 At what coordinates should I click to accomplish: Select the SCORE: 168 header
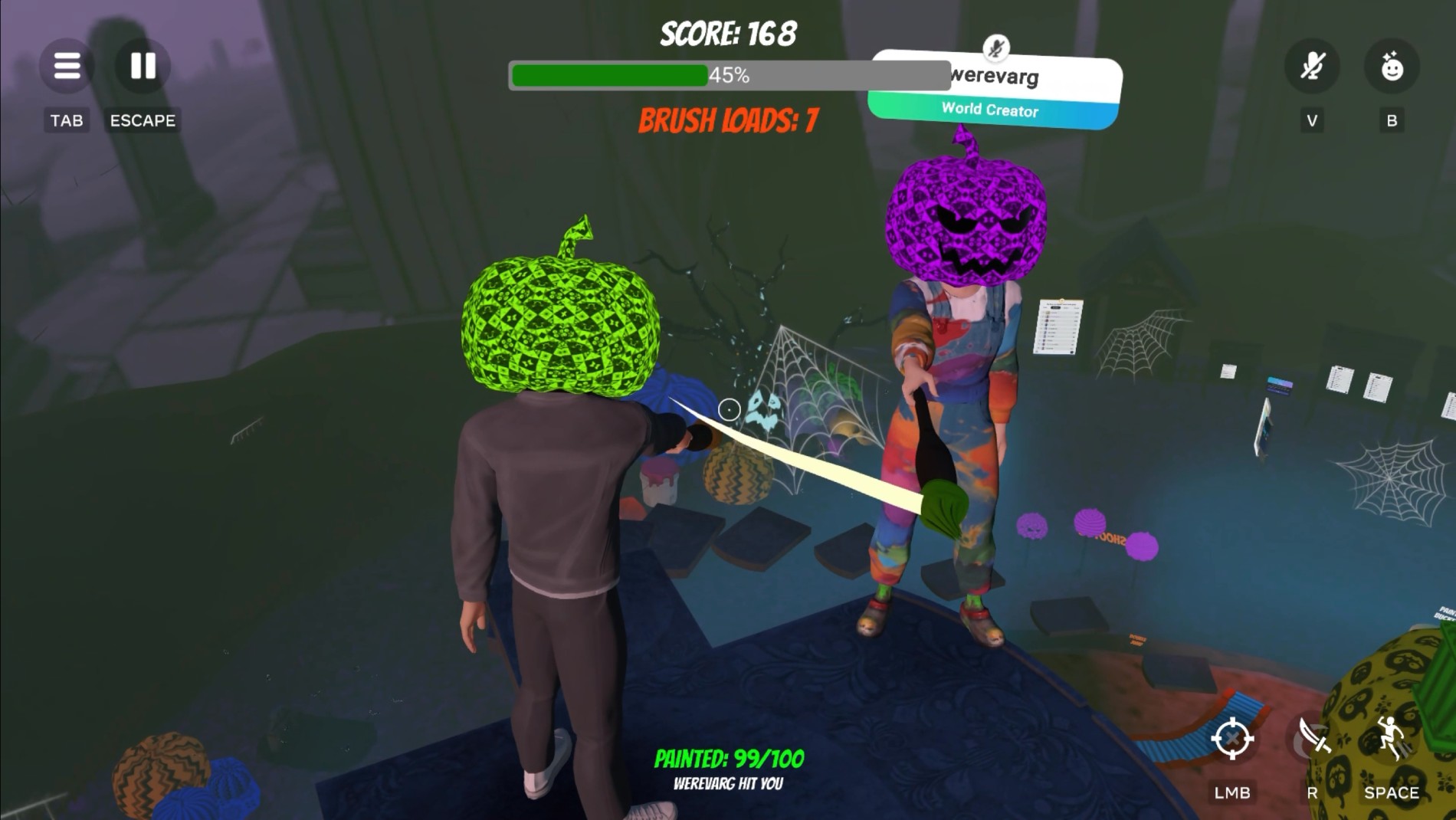coord(726,32)
